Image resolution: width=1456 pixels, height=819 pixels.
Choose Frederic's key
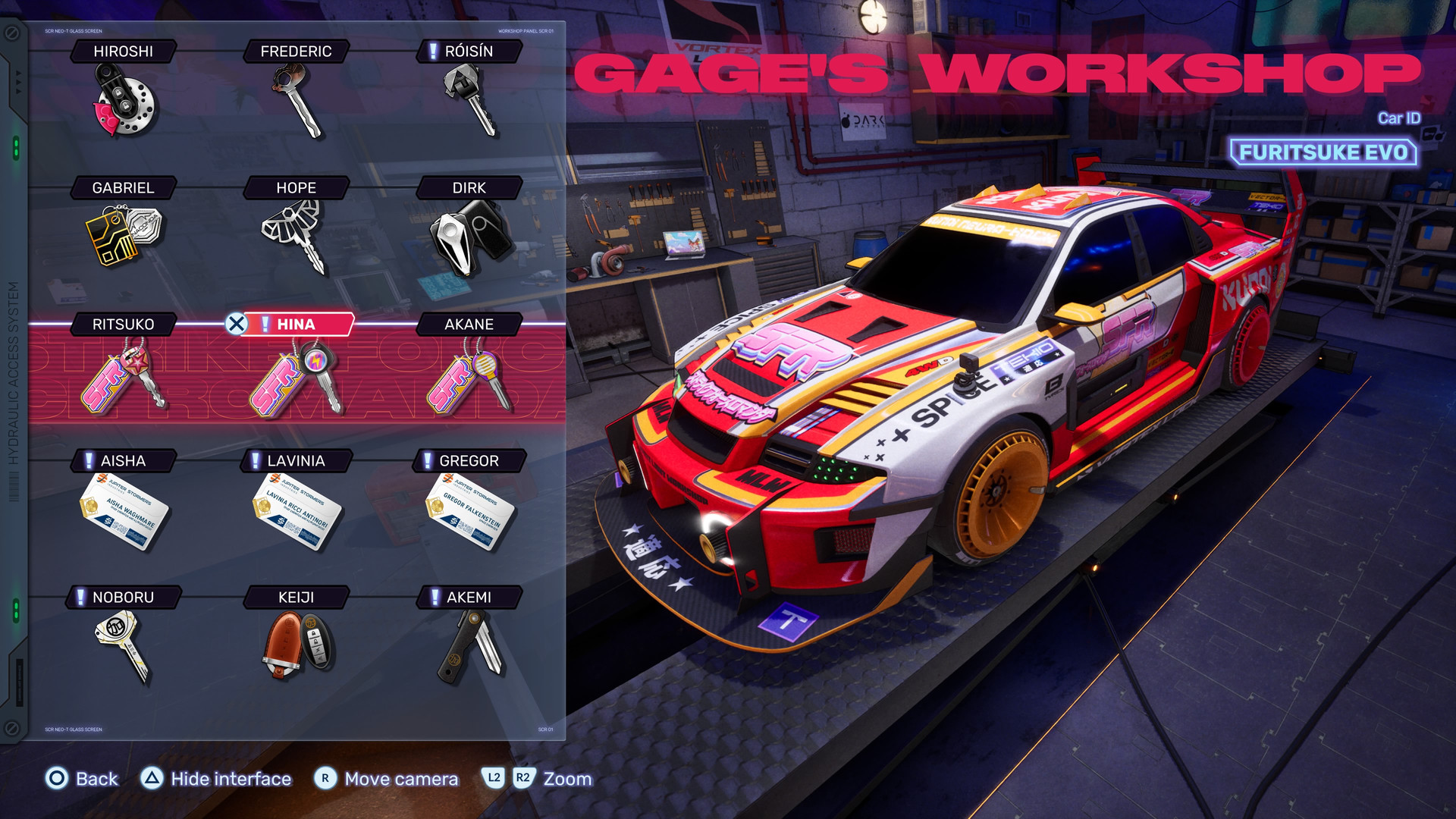point(297,100)
